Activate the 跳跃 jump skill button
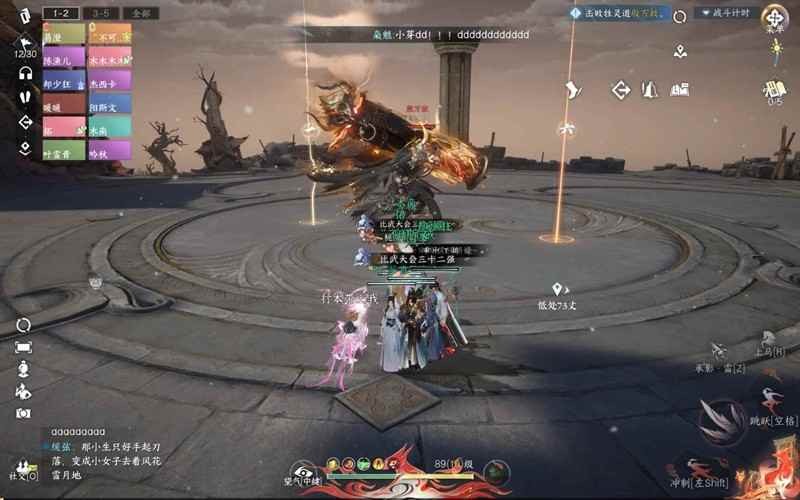 point(770,401)
